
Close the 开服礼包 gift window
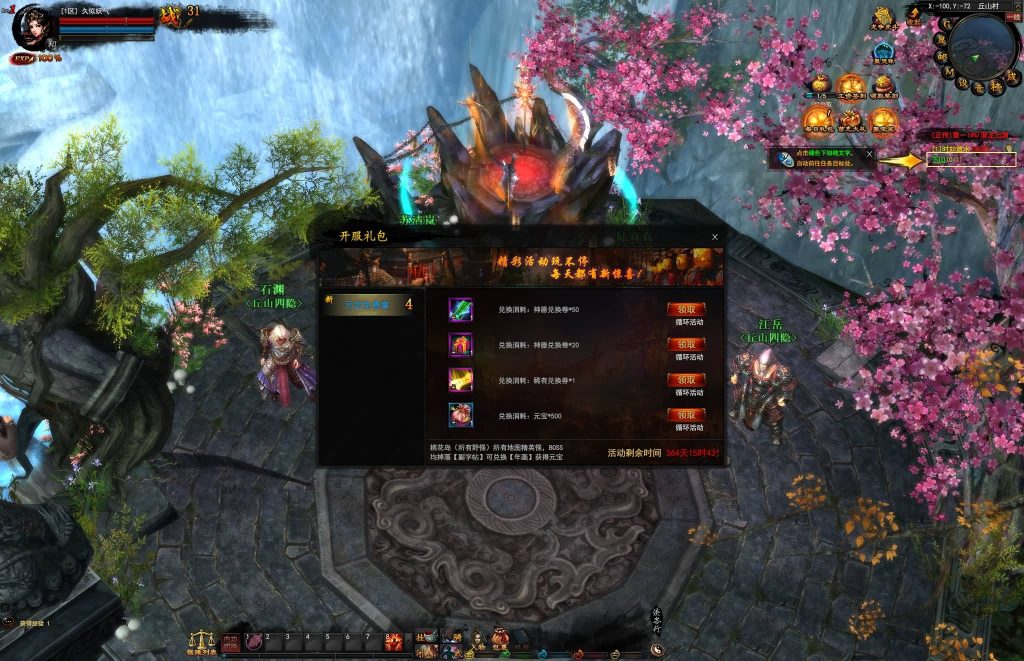pos(714,237)
